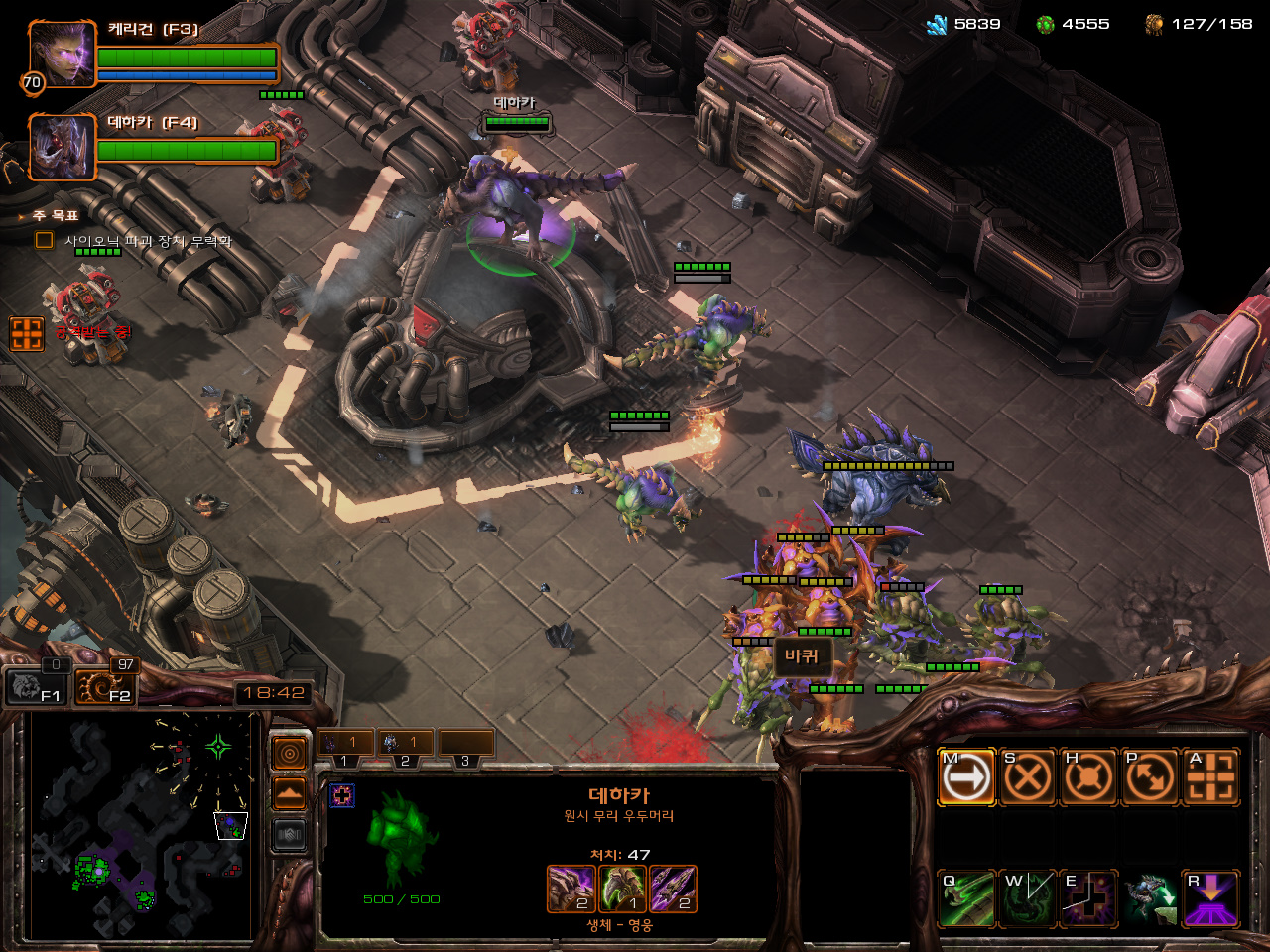The height and width of the screenshot is (952, 1270).
Task: Cast Dehaka's E healing ability
Action: [x=1088, y=898]
